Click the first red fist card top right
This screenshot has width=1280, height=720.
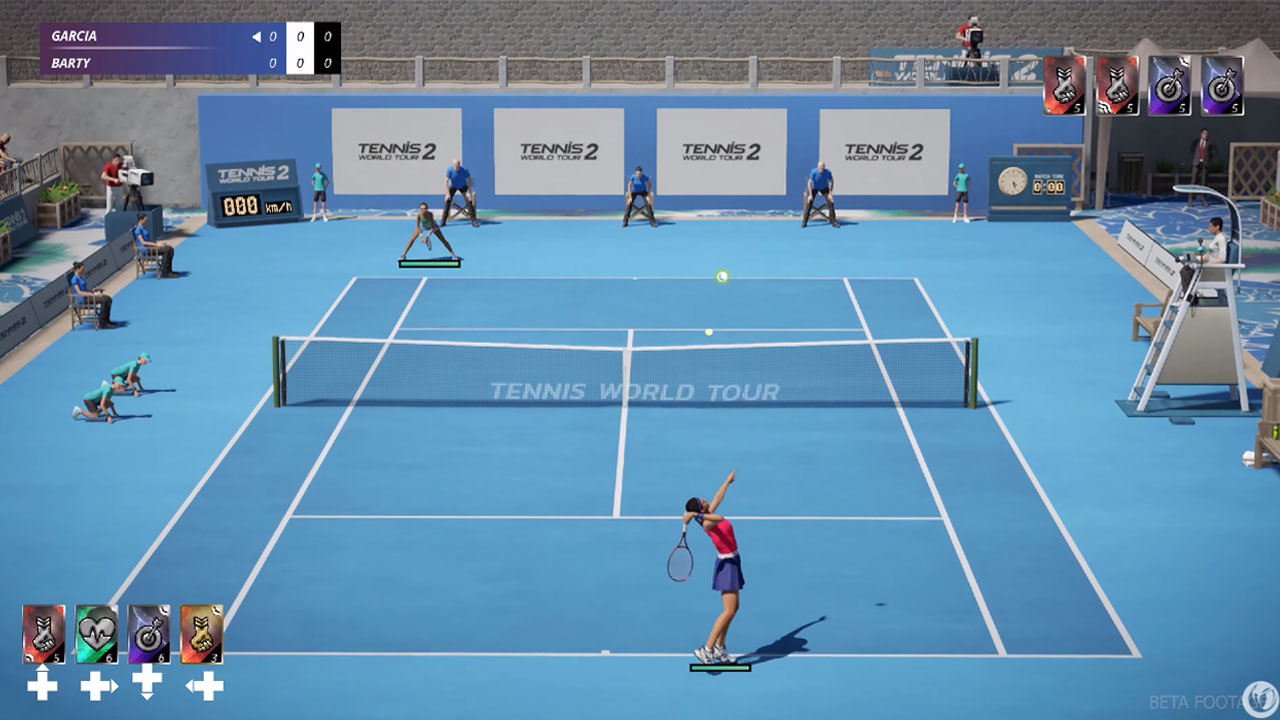(x=1065, y=85)
